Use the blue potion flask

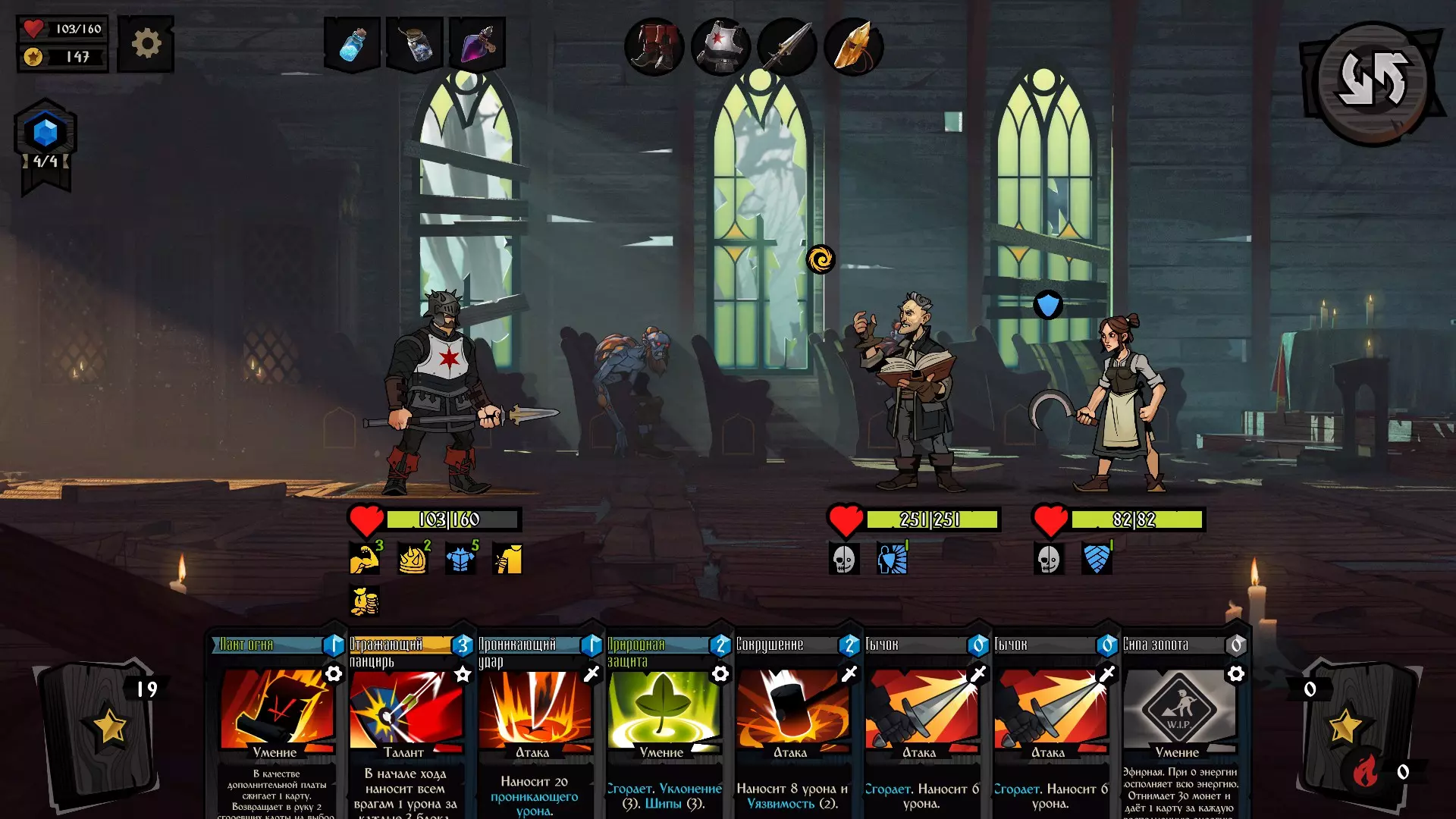353,44
